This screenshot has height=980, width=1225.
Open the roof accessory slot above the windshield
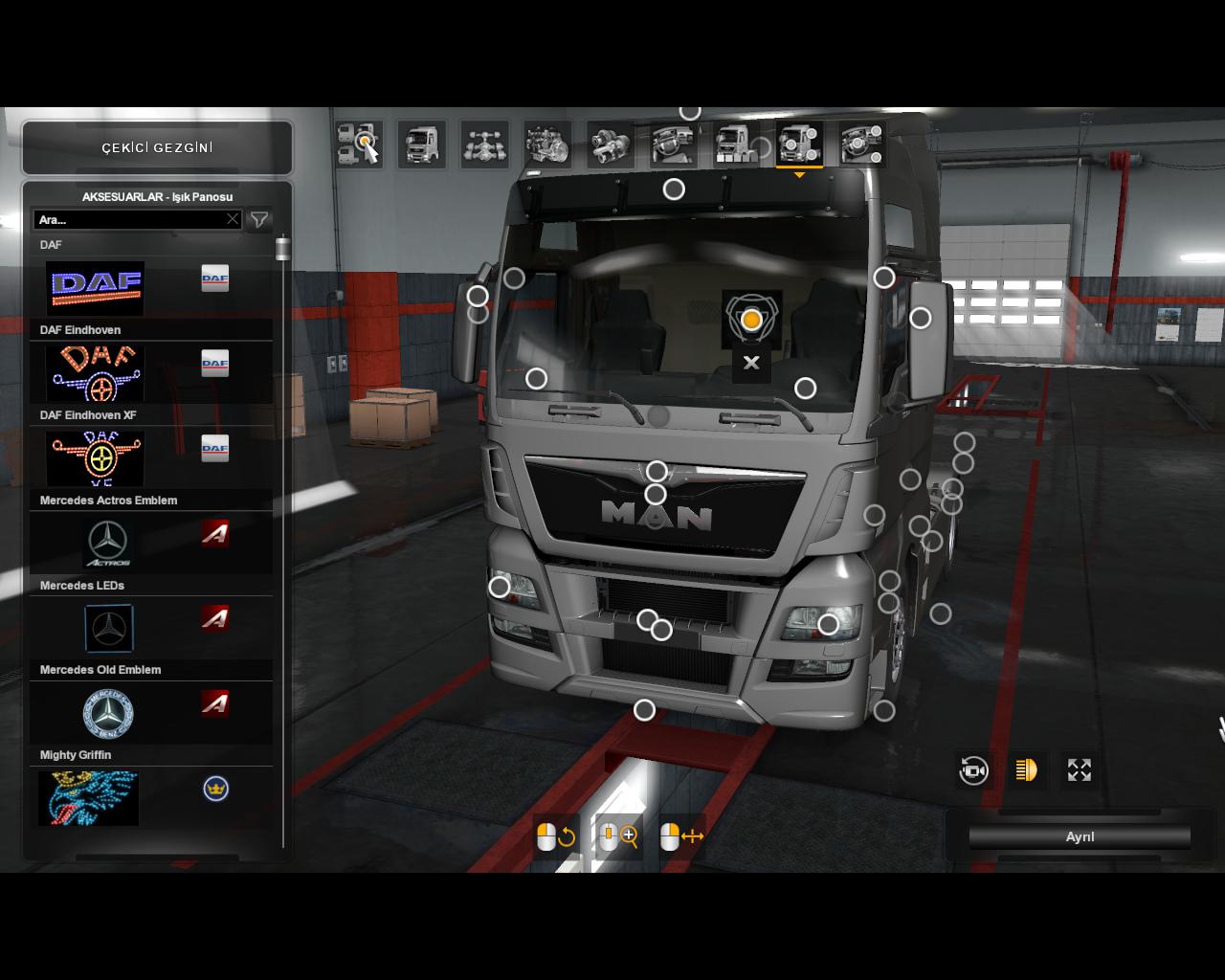coord(673,189)
